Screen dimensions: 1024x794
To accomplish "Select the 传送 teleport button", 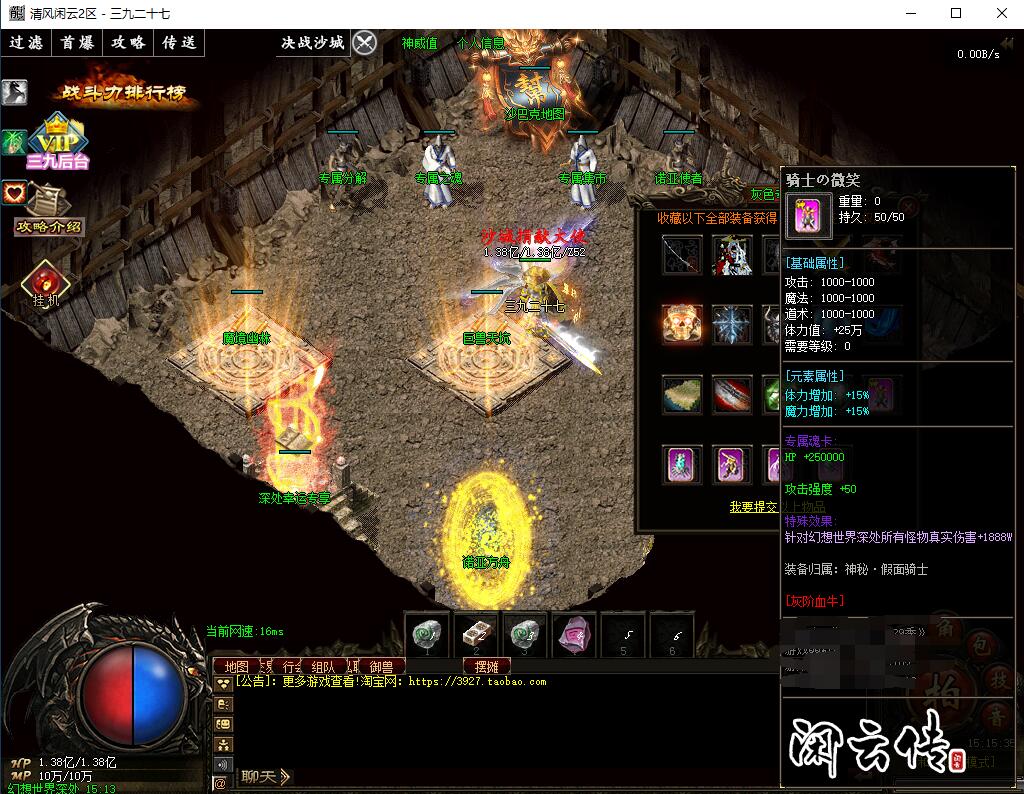I will coord(180,43).
